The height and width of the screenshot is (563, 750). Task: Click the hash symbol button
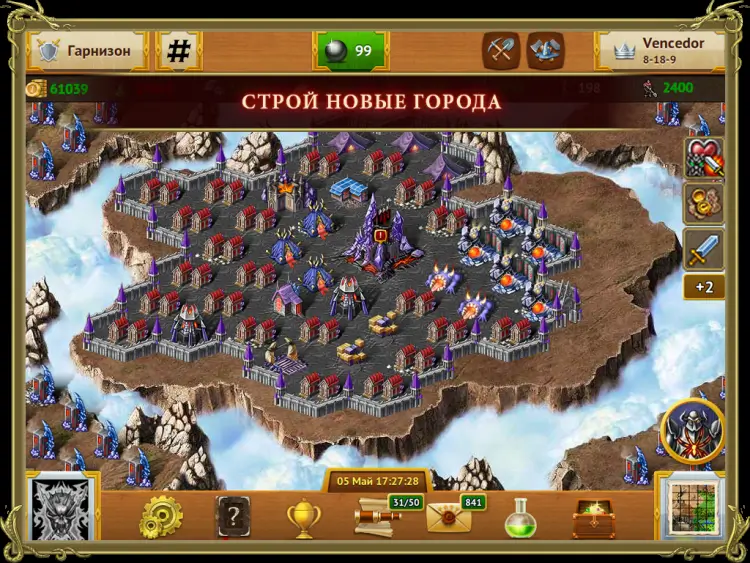(x=179, y=51)
